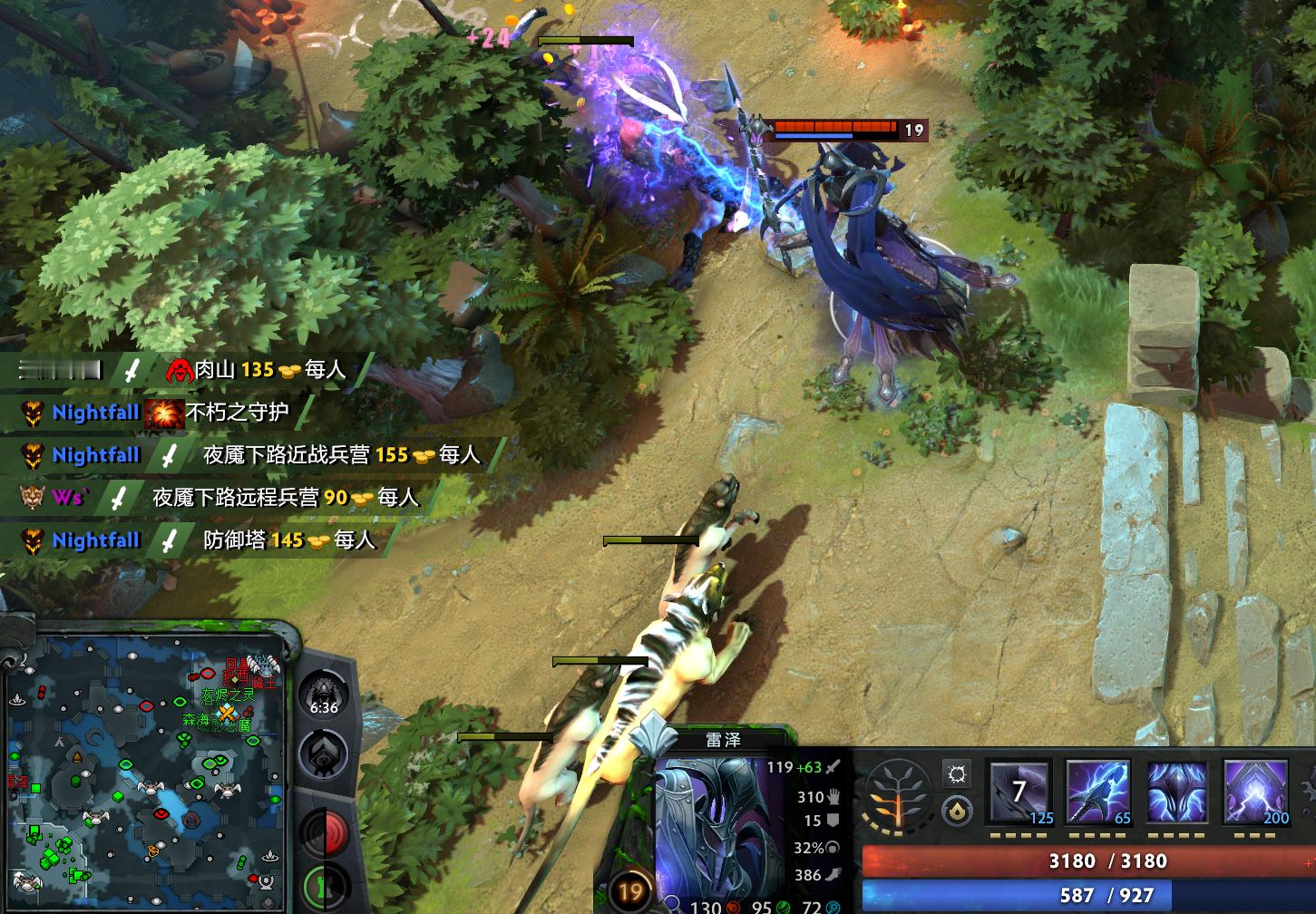The image size is (1316, 914).
Task: Click the minimap
Action: coord(145,769)
